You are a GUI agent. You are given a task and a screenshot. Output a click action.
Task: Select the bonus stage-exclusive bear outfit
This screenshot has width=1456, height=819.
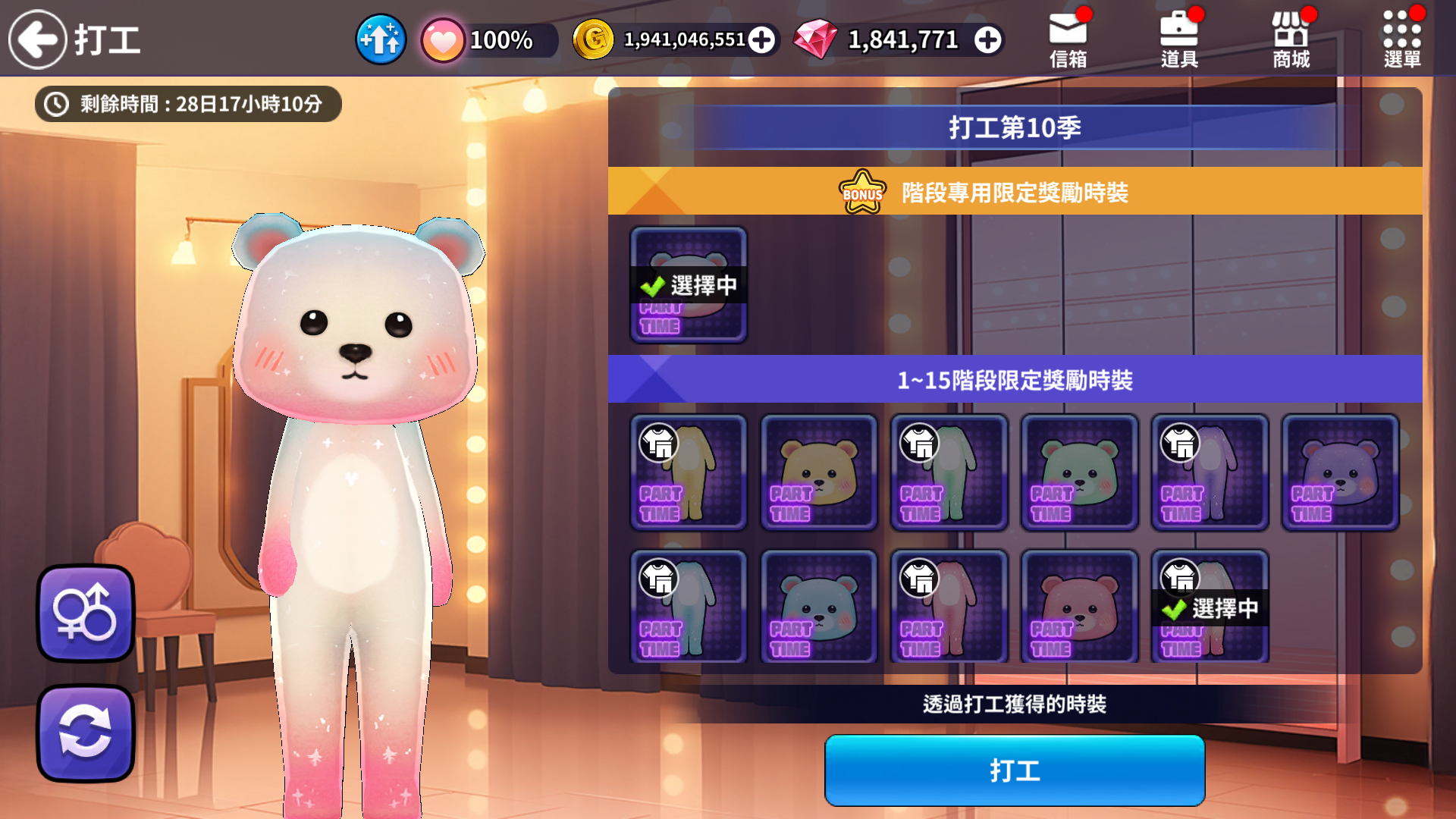point(689,285)
